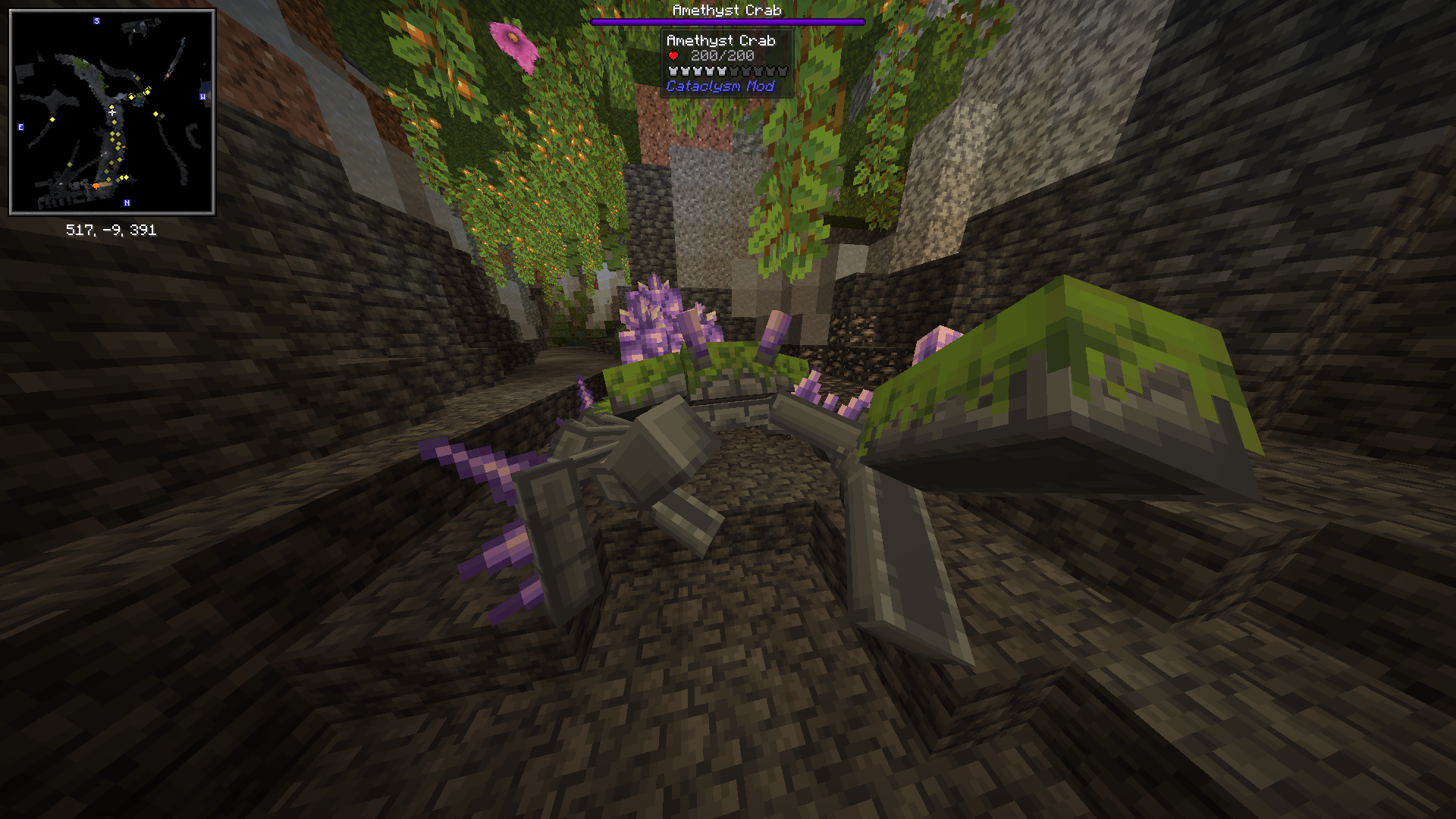This screenshot has height=819, width=1456.
Task: Select the orange waypoint marker on the minimap
Action: click(x=96, y=185)
